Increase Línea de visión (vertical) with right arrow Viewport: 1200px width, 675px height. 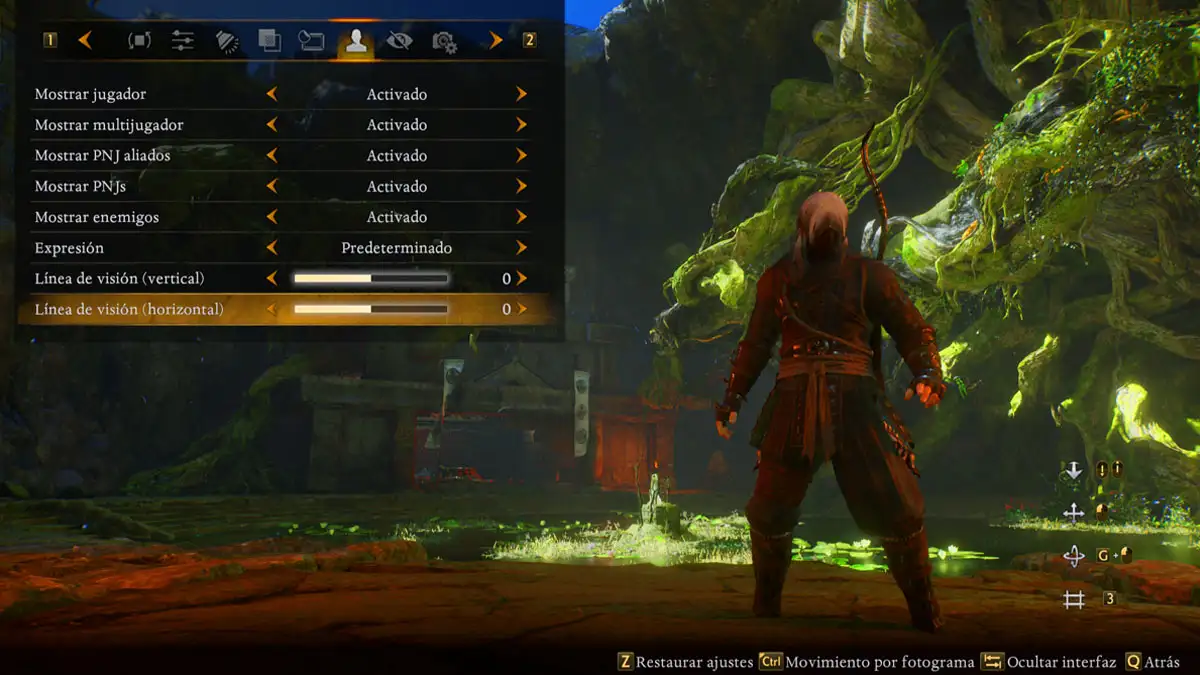(x=522, y=279)
